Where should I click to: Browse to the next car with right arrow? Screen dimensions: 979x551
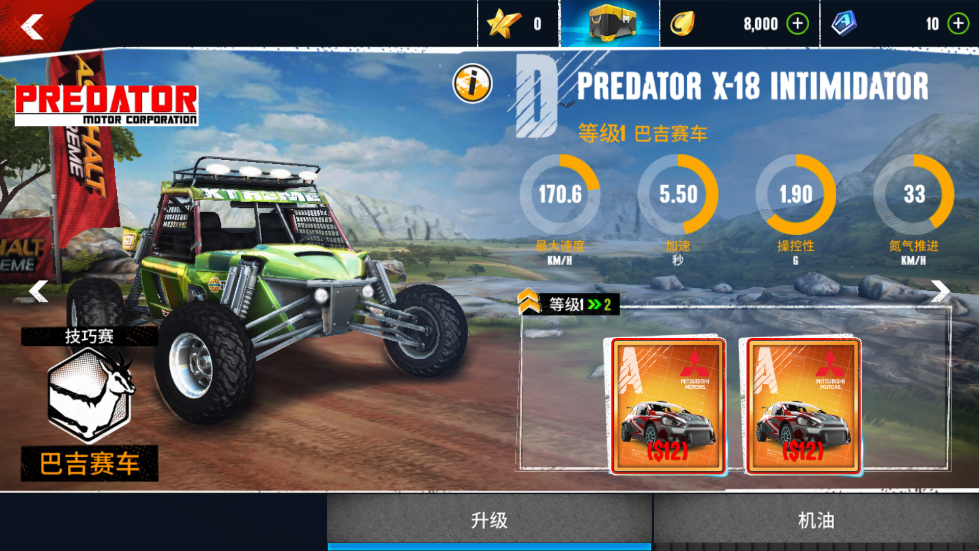pyautogui.click(x=940, y=291)
